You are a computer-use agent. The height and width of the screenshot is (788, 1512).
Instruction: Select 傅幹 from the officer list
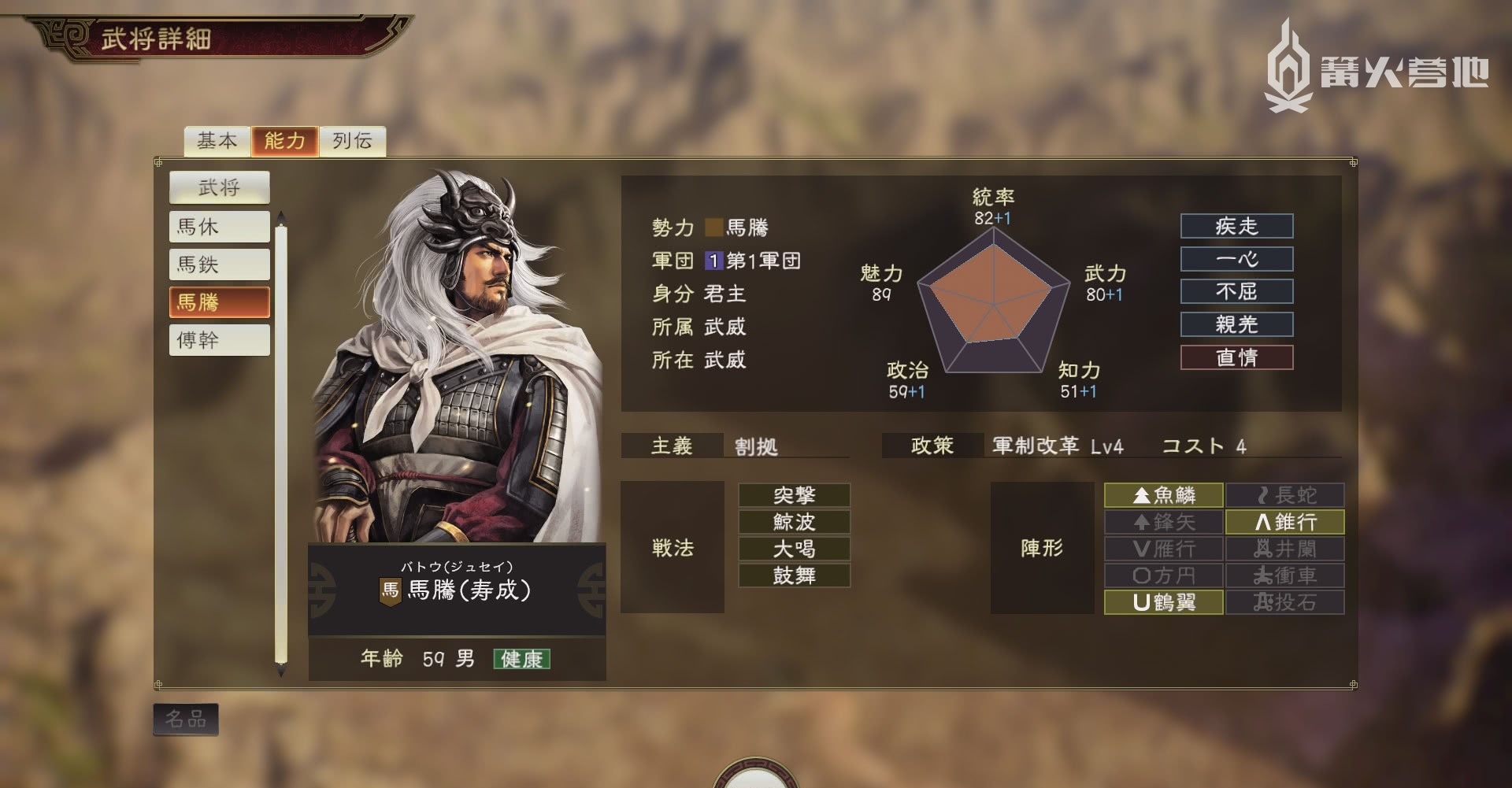(x=219, y=340)
